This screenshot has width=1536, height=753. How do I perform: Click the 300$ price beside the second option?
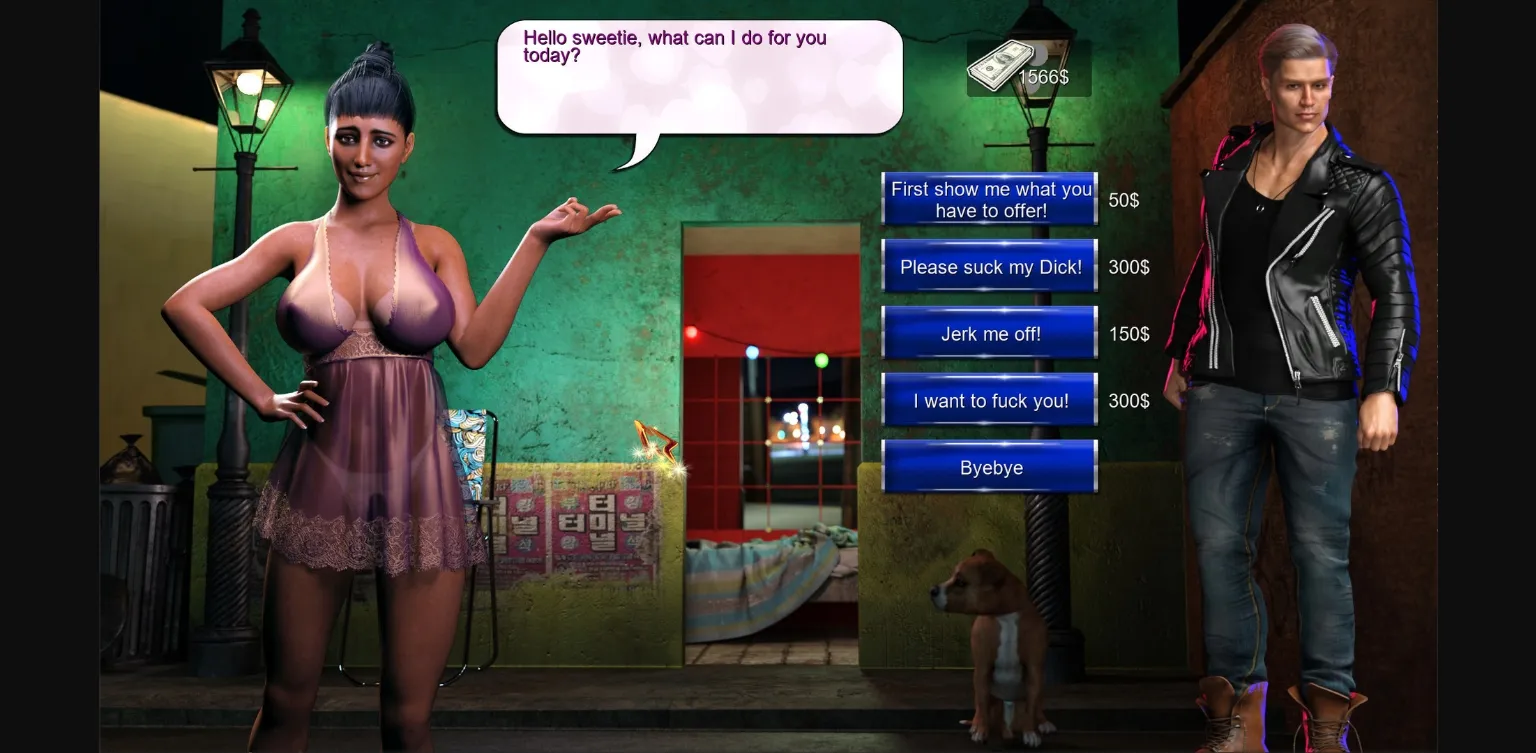[x=1128, y=267]
